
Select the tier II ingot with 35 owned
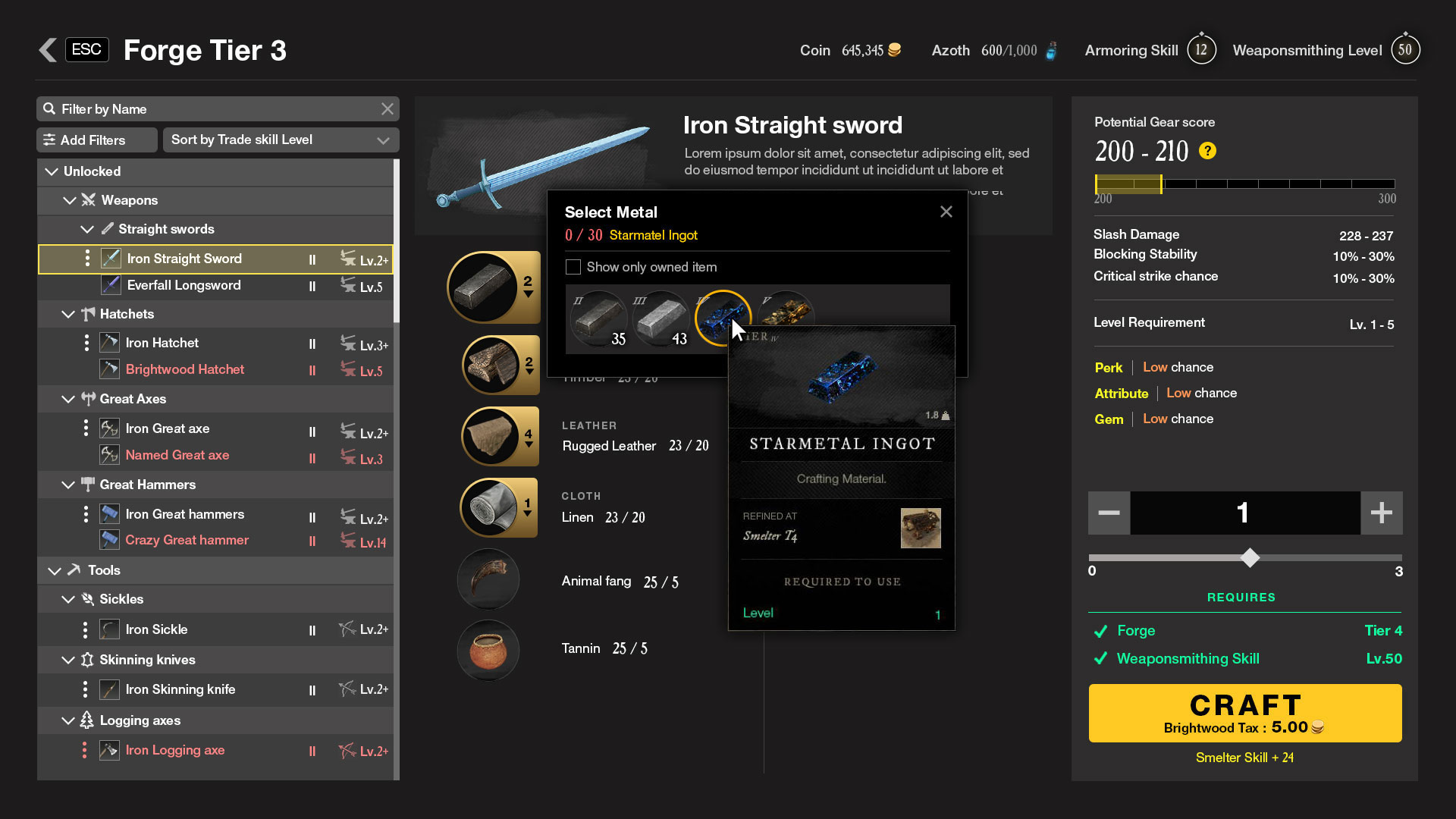point(599,320)
